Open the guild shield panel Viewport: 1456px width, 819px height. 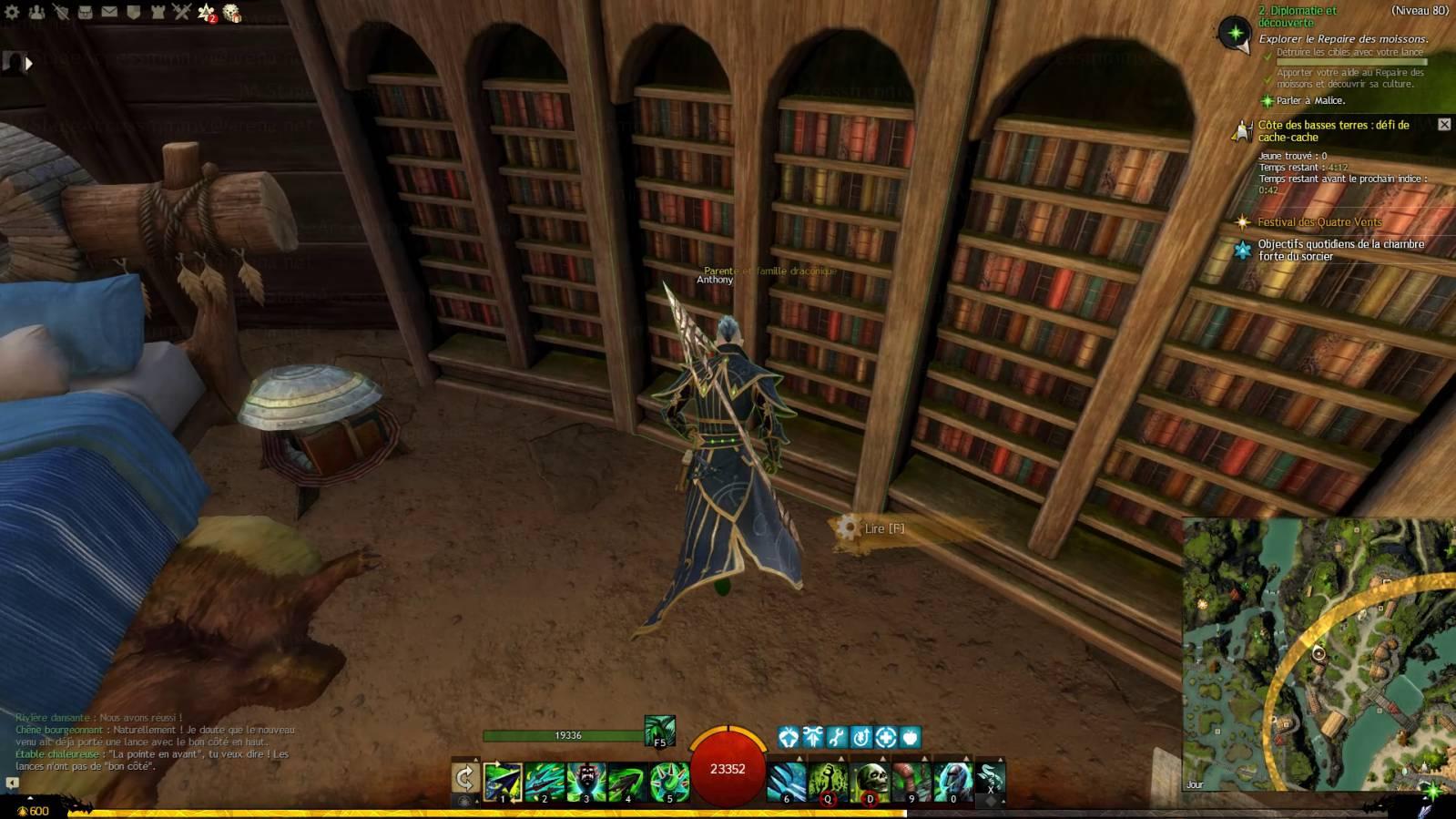tap(133, 12)
